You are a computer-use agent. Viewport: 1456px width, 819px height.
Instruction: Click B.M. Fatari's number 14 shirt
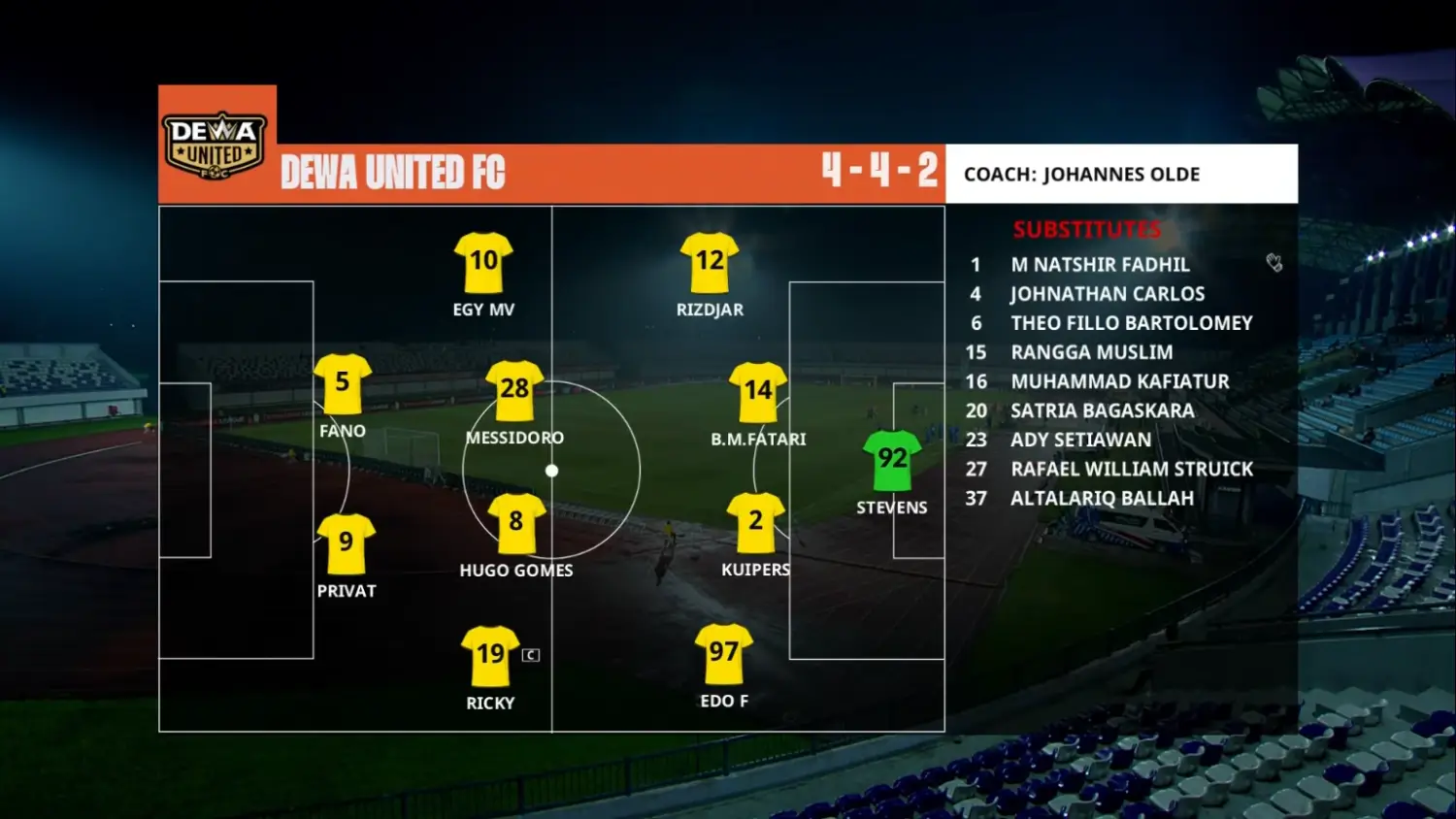coord(758,391)
